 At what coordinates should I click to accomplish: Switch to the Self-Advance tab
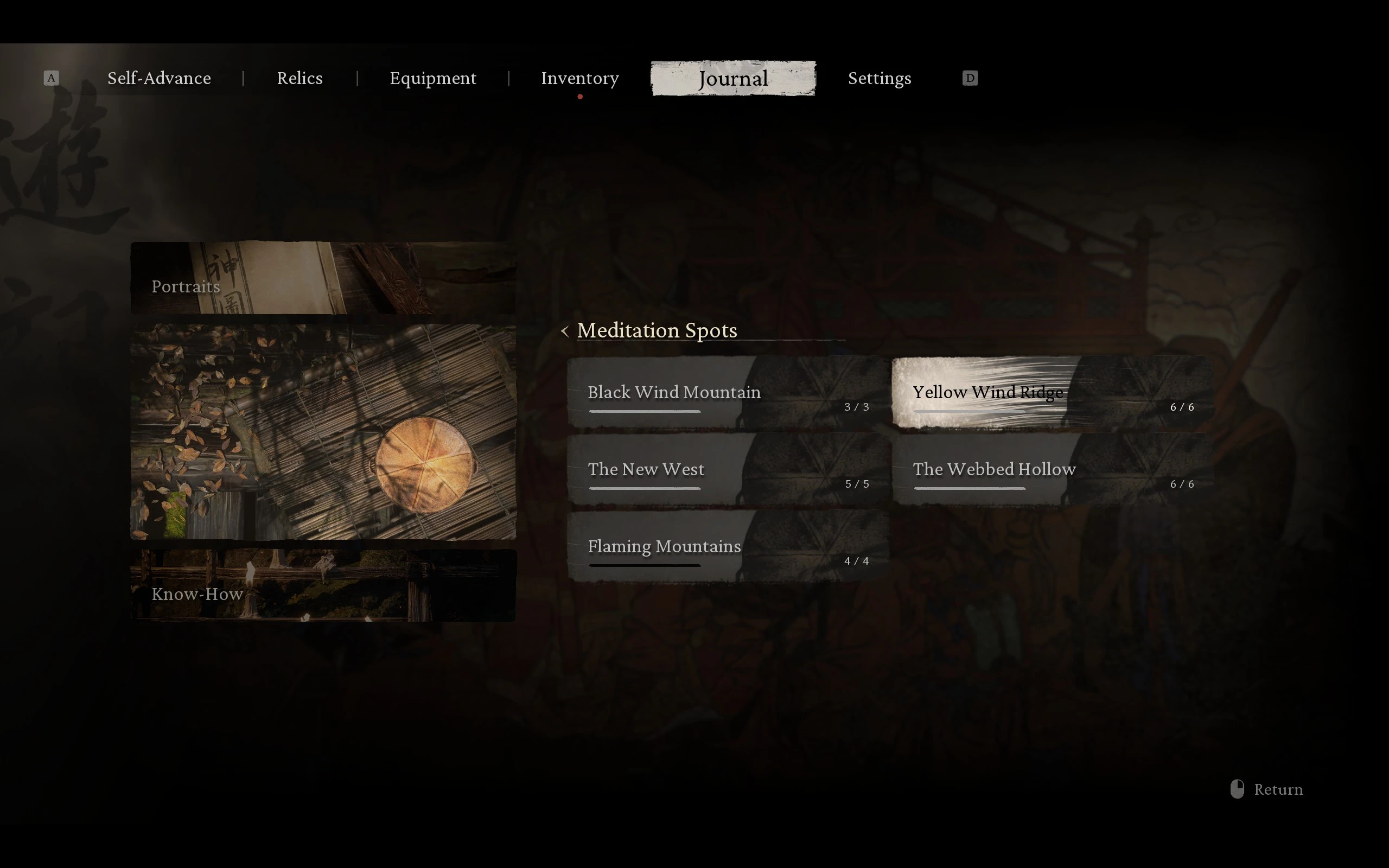click(x=159, y=78)
